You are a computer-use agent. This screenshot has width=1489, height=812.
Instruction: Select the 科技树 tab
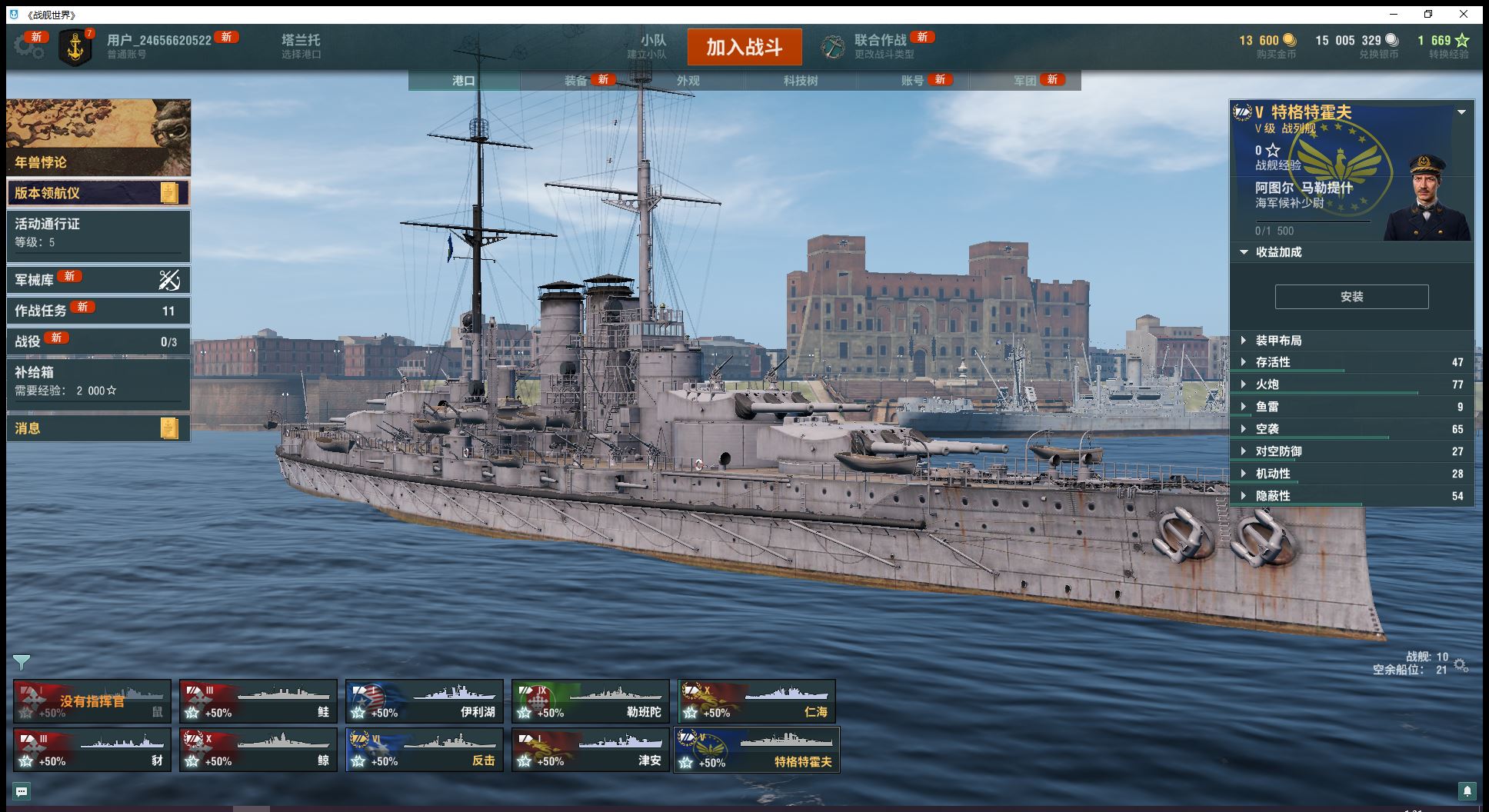pyautogui.click(x=800, y=81)
